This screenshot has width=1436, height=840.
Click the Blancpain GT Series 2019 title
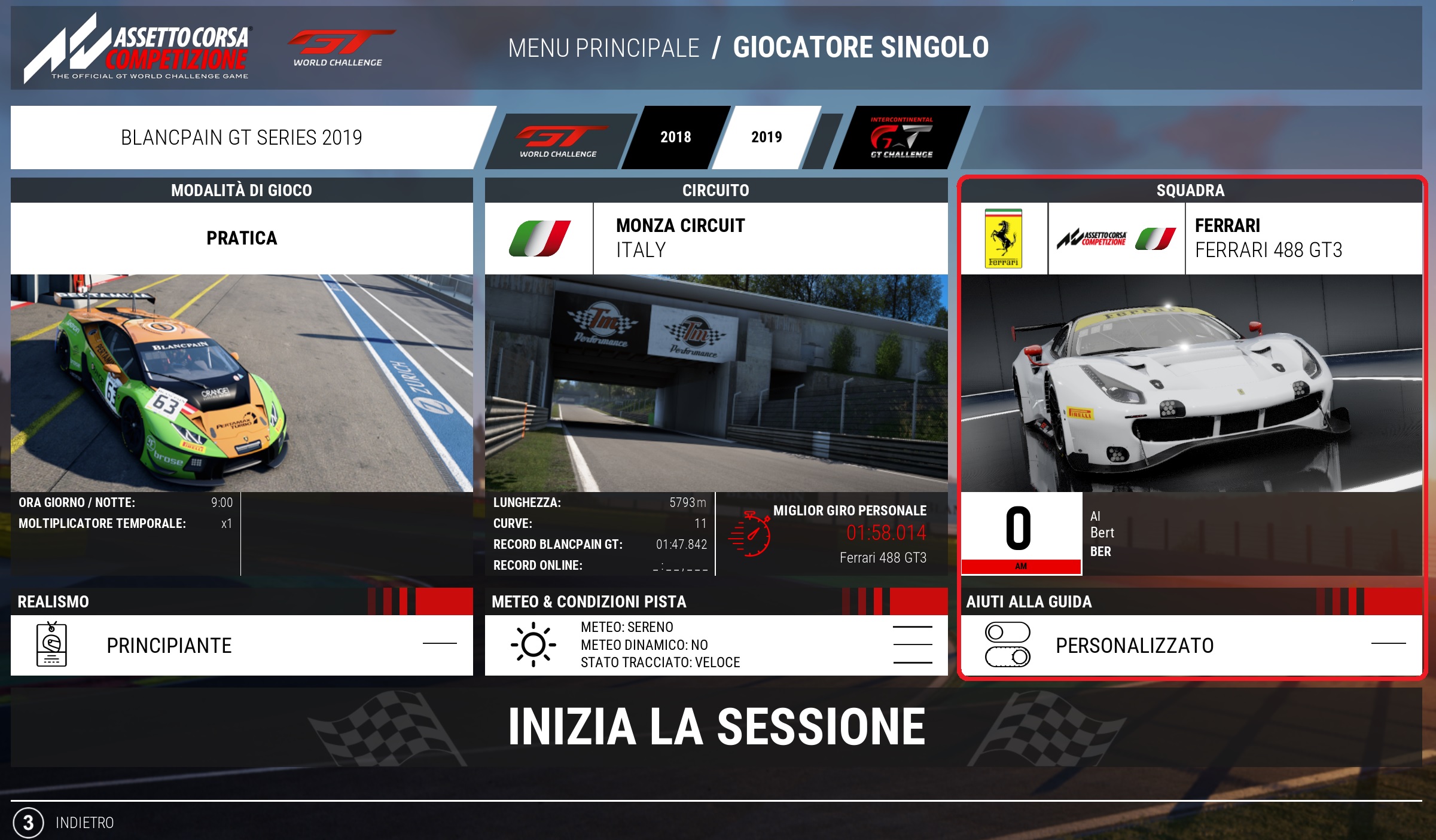coord(242,138)
